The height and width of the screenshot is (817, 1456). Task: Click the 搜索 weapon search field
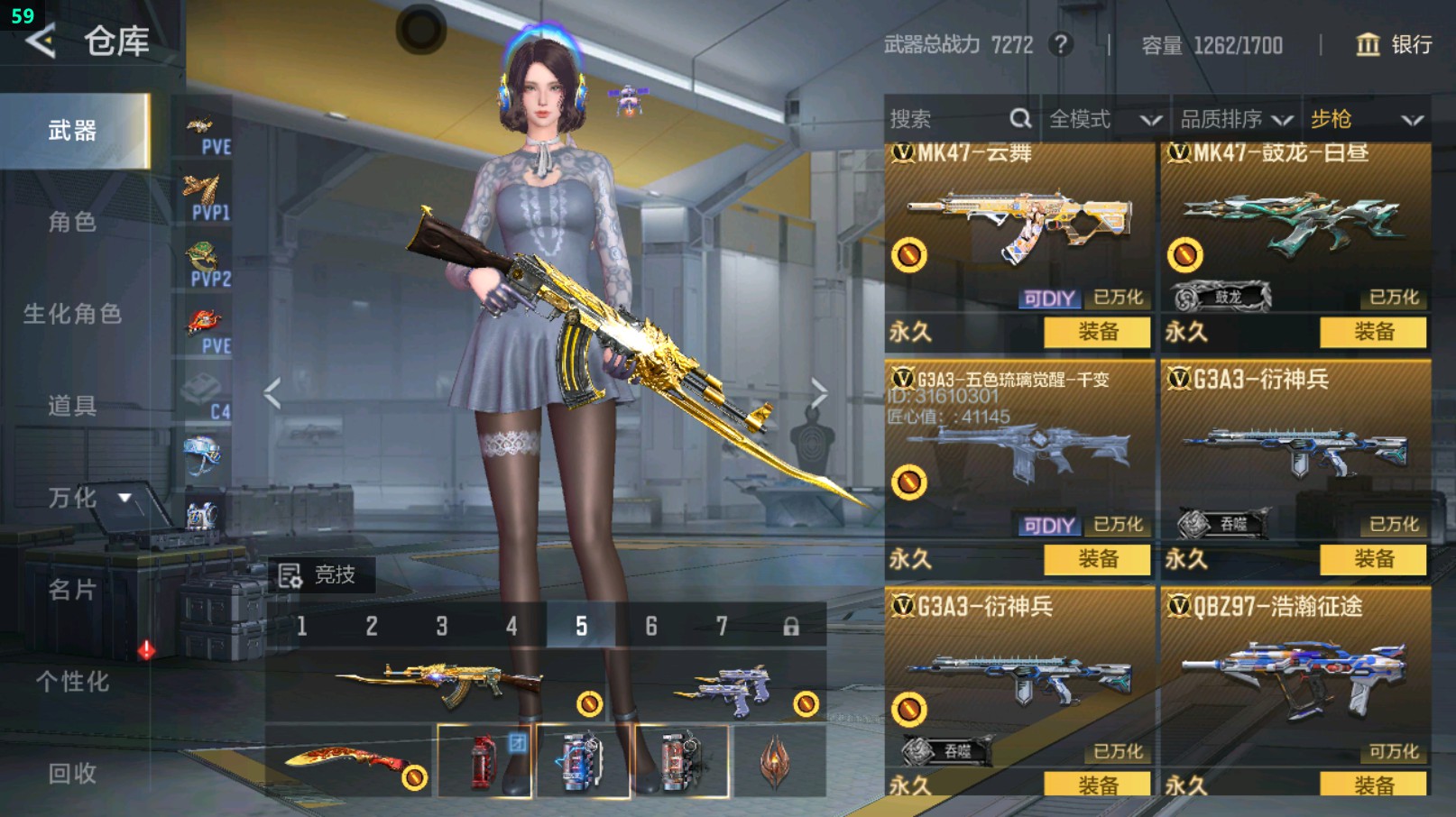point(947,119)
